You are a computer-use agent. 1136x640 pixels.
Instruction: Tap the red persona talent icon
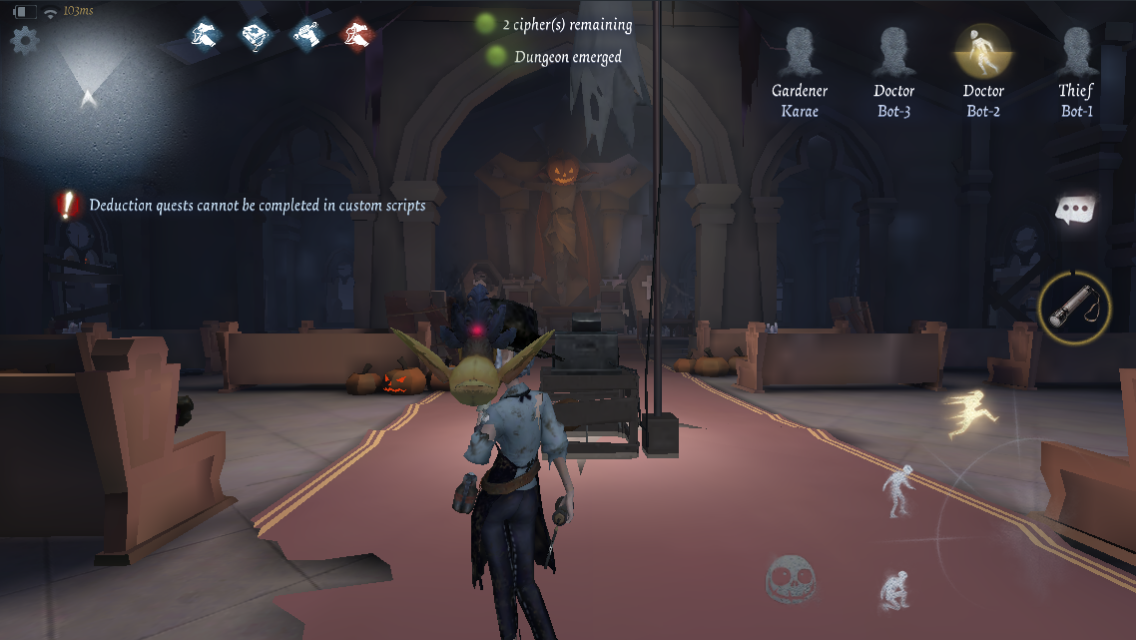(x=357, y=35)
